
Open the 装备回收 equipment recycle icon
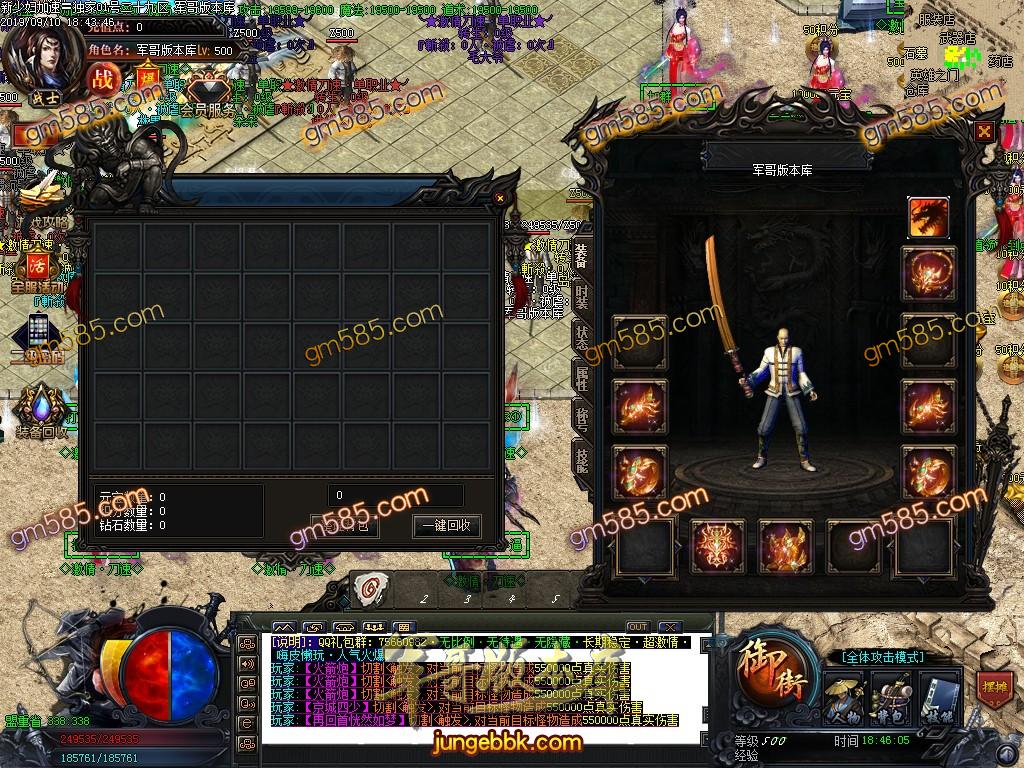(x=42, y=410)
